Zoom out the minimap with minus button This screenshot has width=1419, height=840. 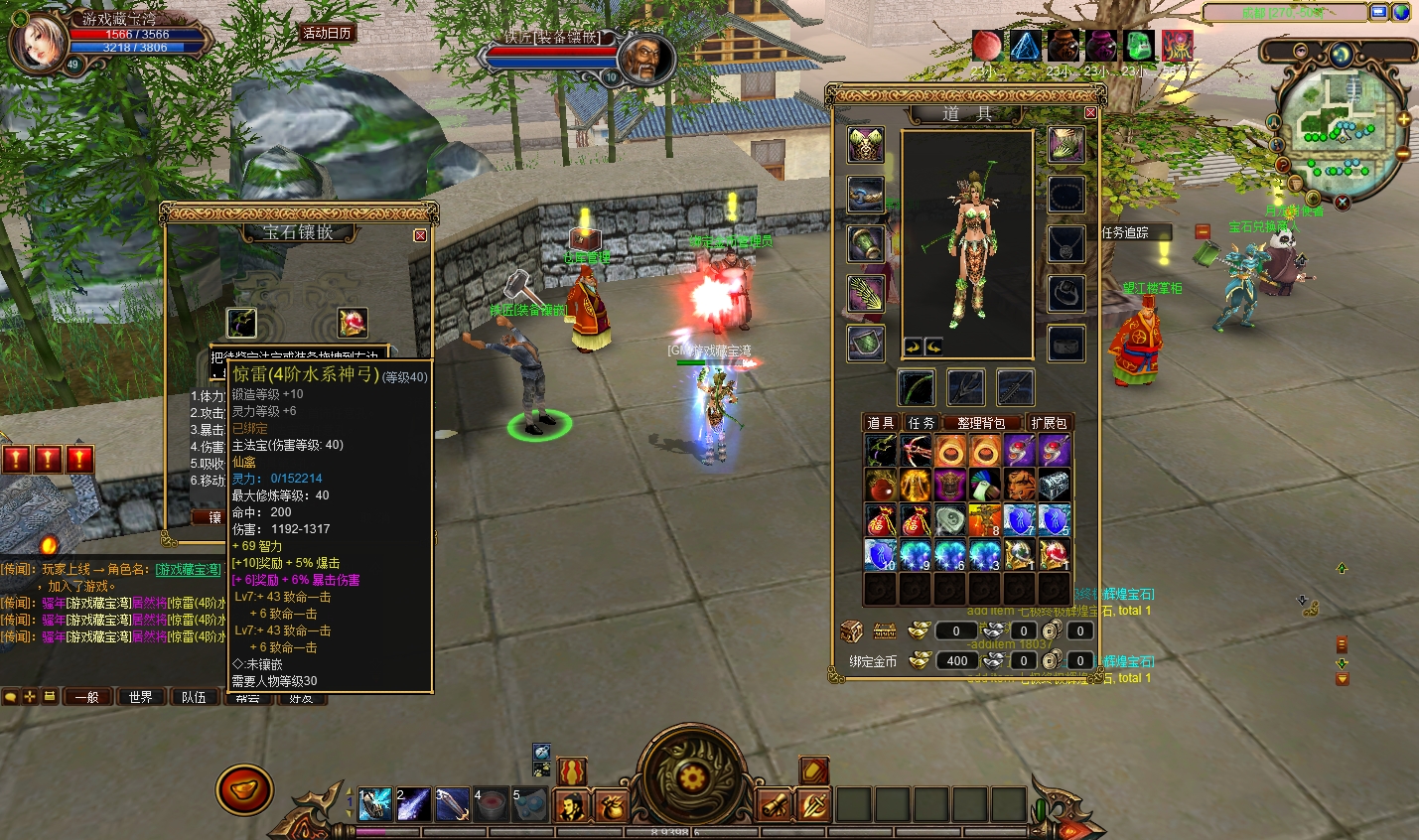tap(1402, 154)
